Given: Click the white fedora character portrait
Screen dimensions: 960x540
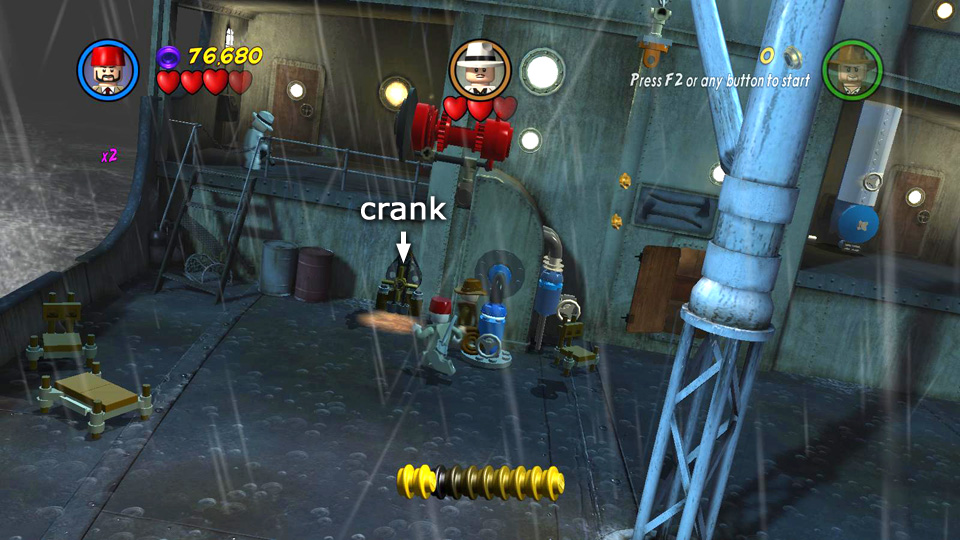Looking at the screenshot, I should (480, 69).
